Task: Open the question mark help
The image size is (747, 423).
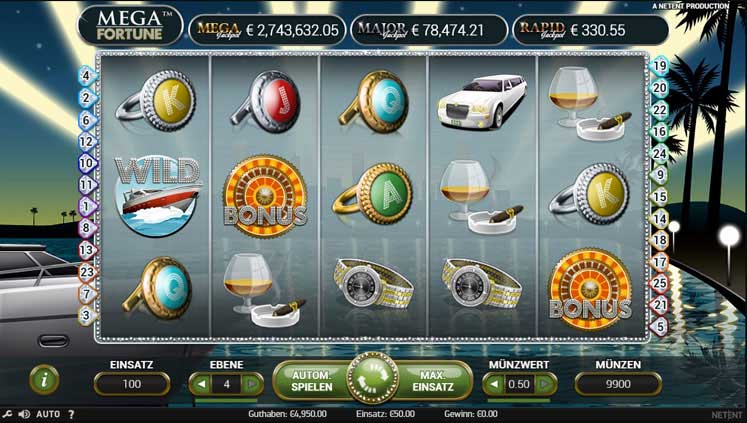Action: click(x=71, y=413)
